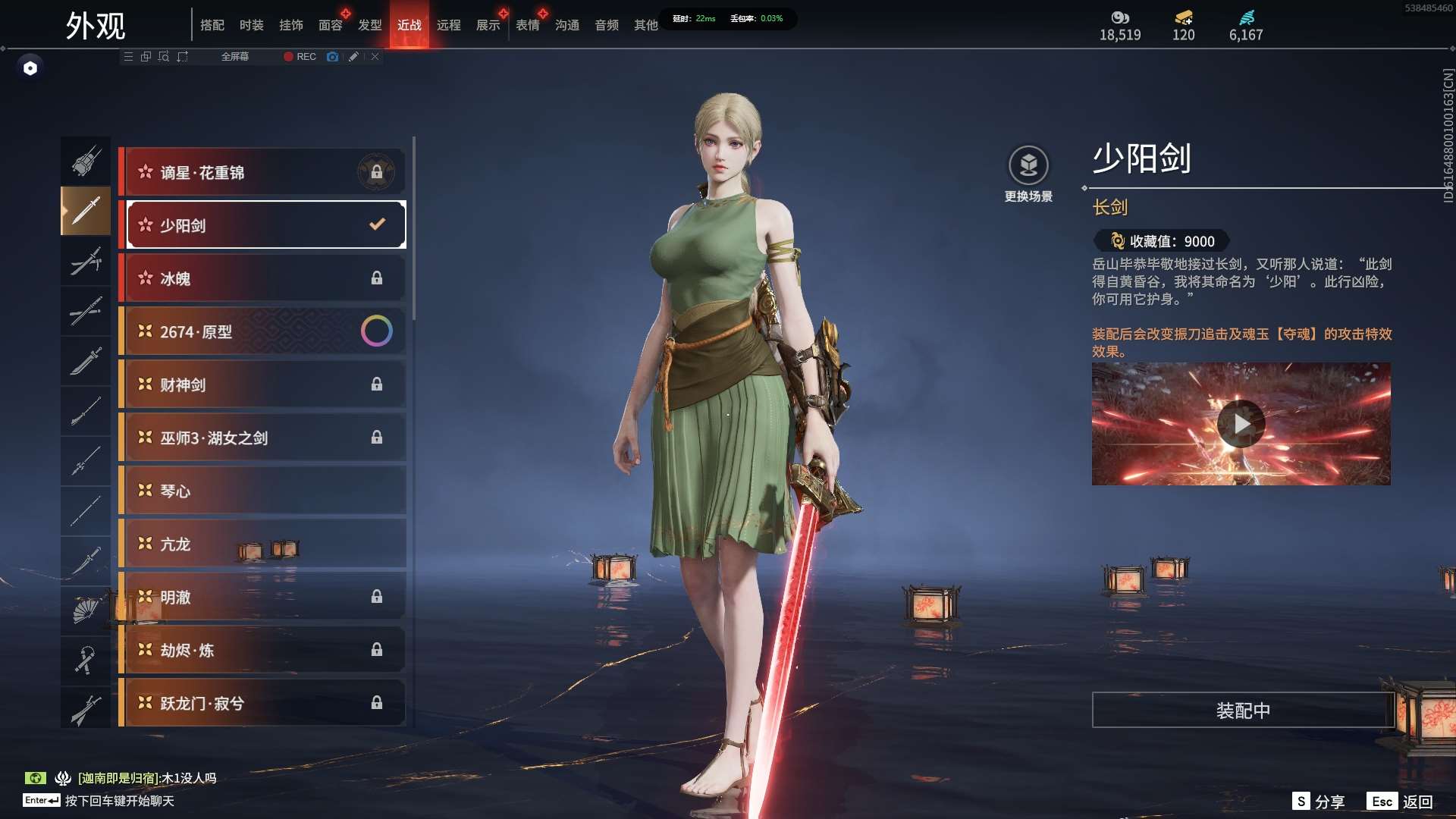The height and width of the screenshot is (819, 1456).
Task: Select the folding fan weapon category
Action: (86, 610)
